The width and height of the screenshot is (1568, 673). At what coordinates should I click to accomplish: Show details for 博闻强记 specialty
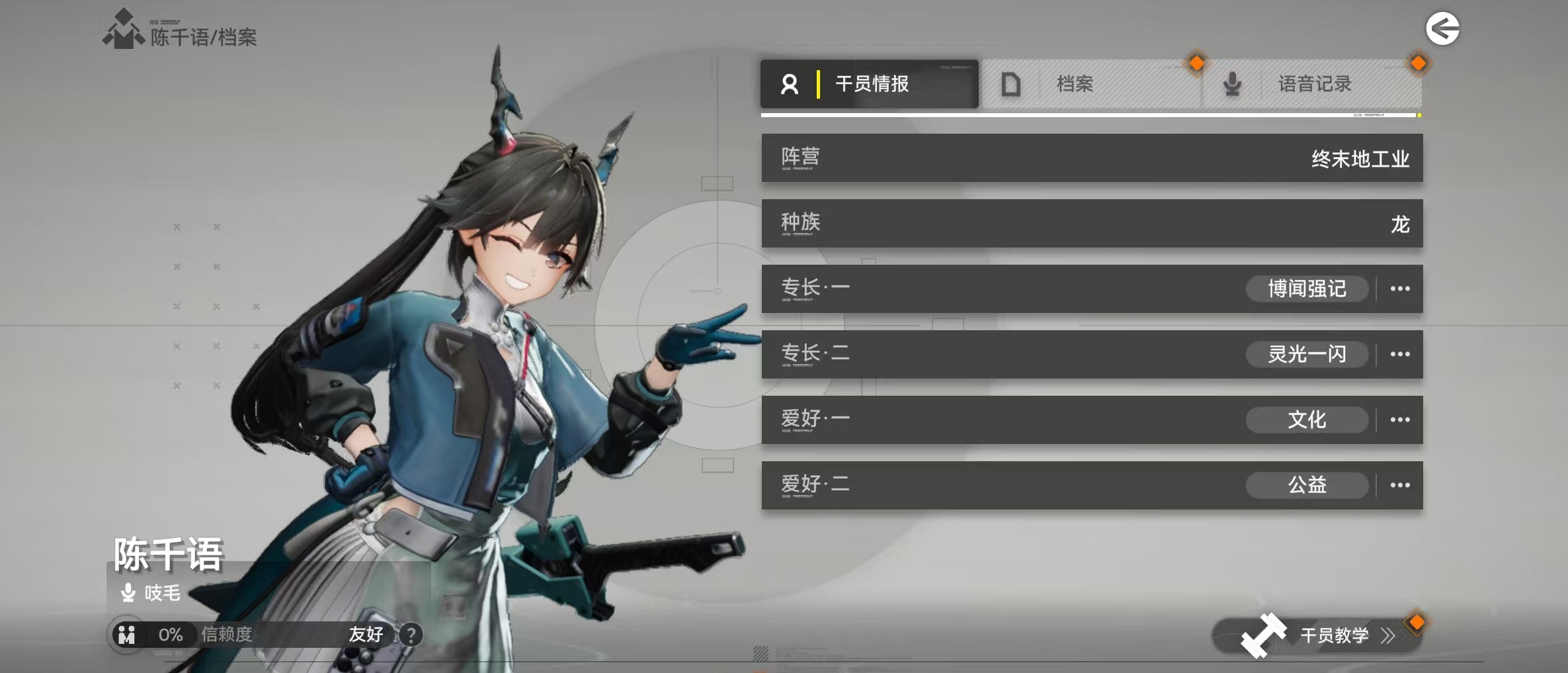pyautogui.click(x=1399, y=289)
